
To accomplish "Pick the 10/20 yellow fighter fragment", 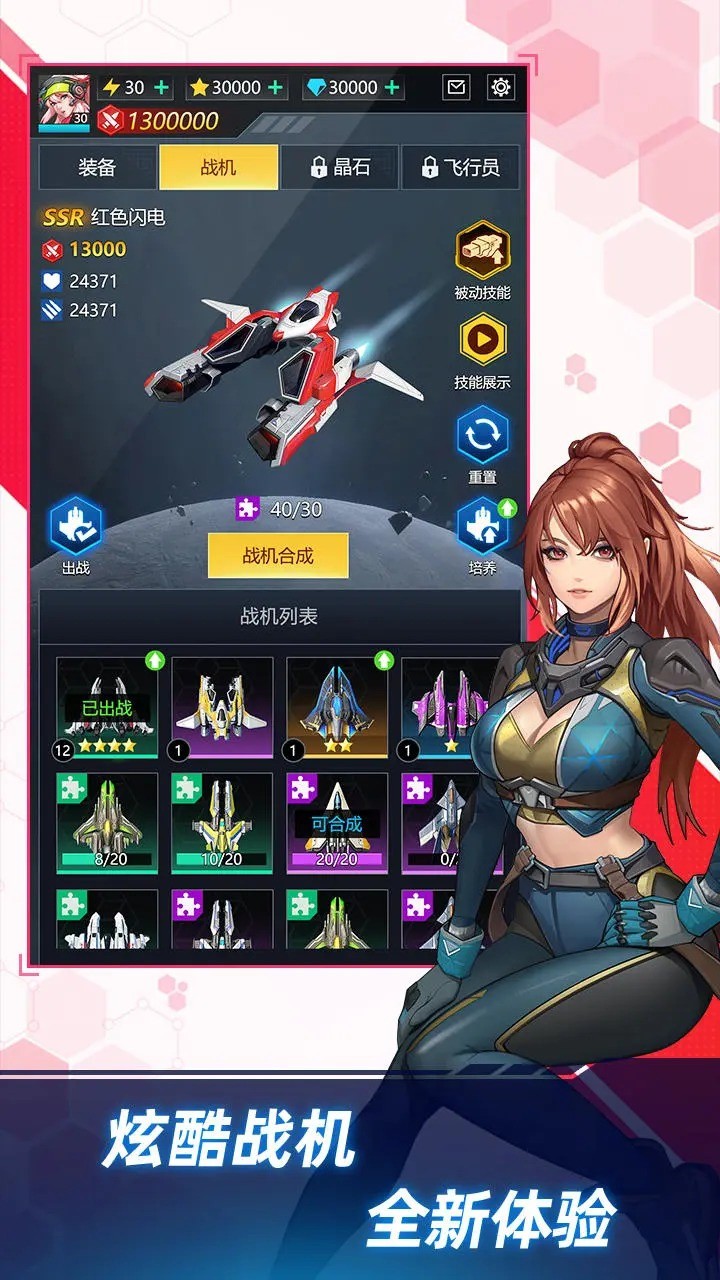I will point(222,822).
